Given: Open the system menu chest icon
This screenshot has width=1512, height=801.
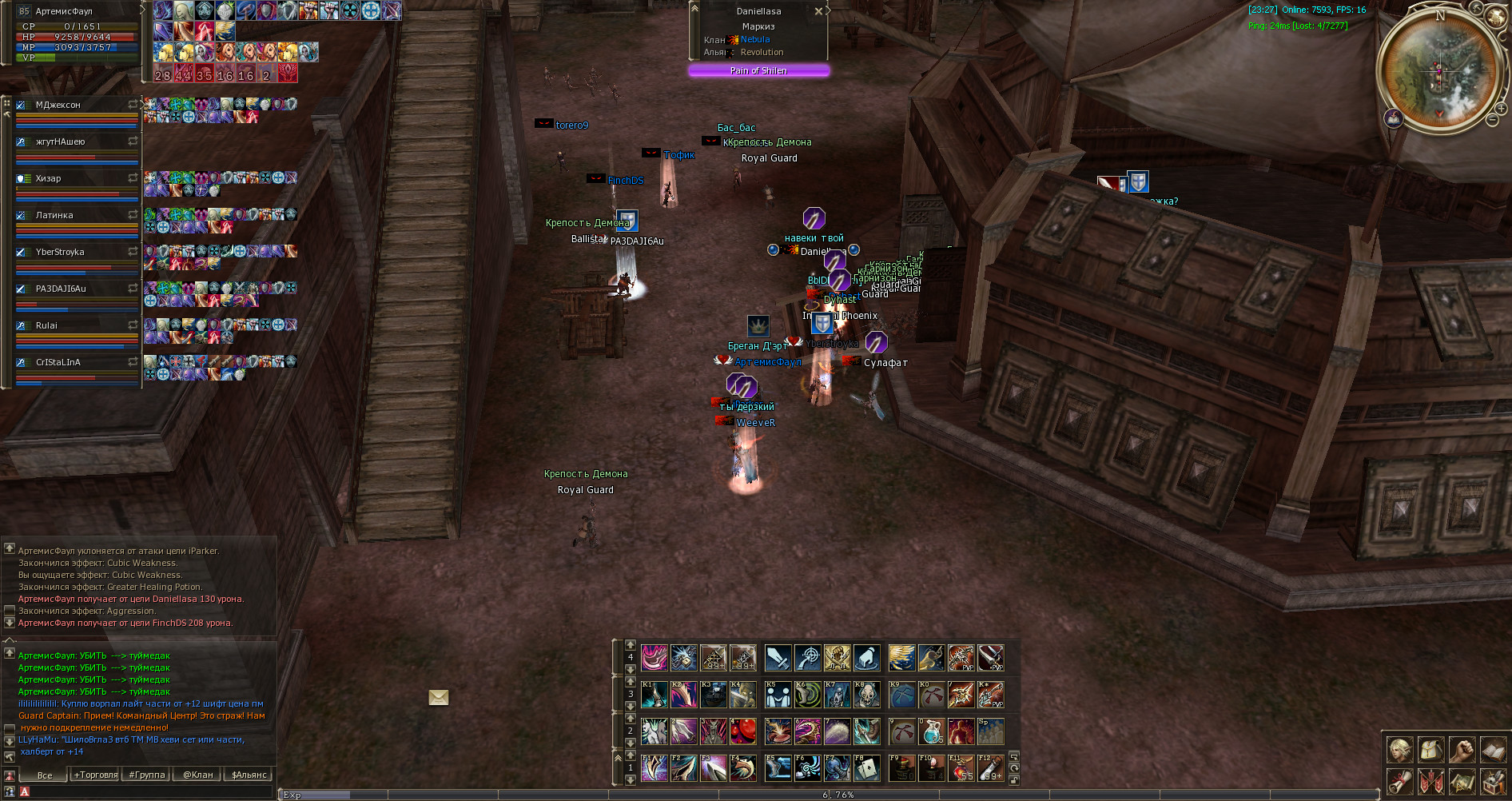Looking at the screenshot, I should click(x=1493, y=781).
